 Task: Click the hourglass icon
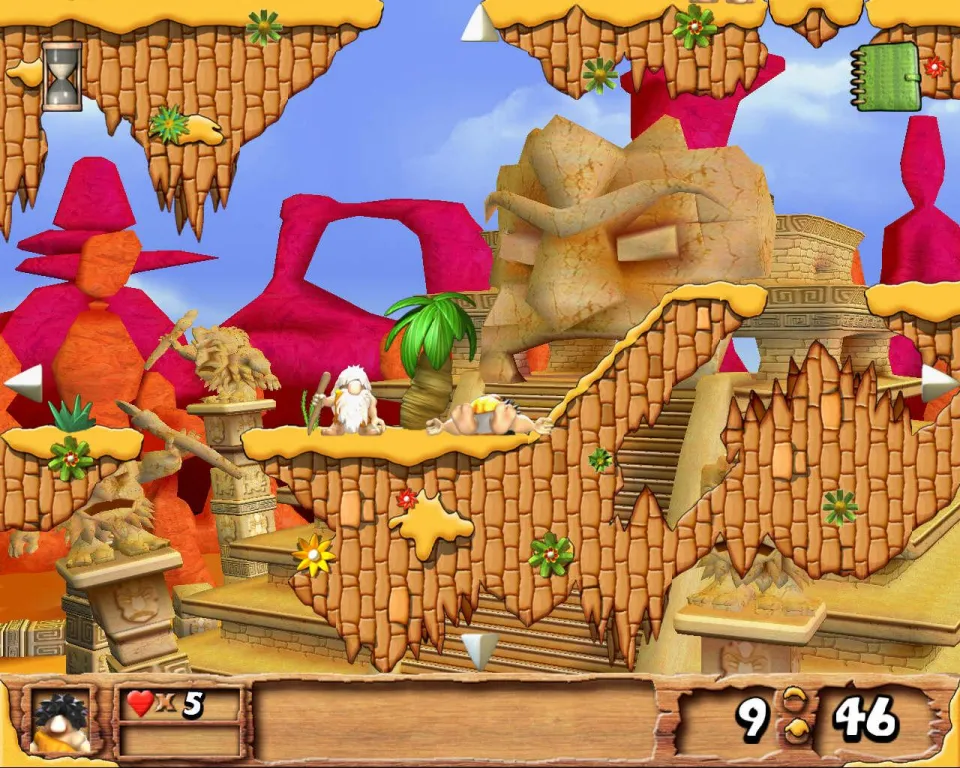(62, 76)
